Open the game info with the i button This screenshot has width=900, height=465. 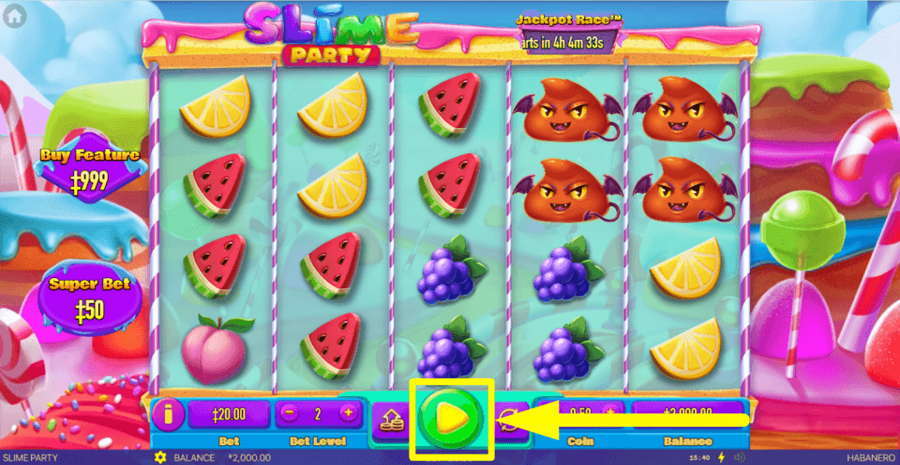coord(168,412)
